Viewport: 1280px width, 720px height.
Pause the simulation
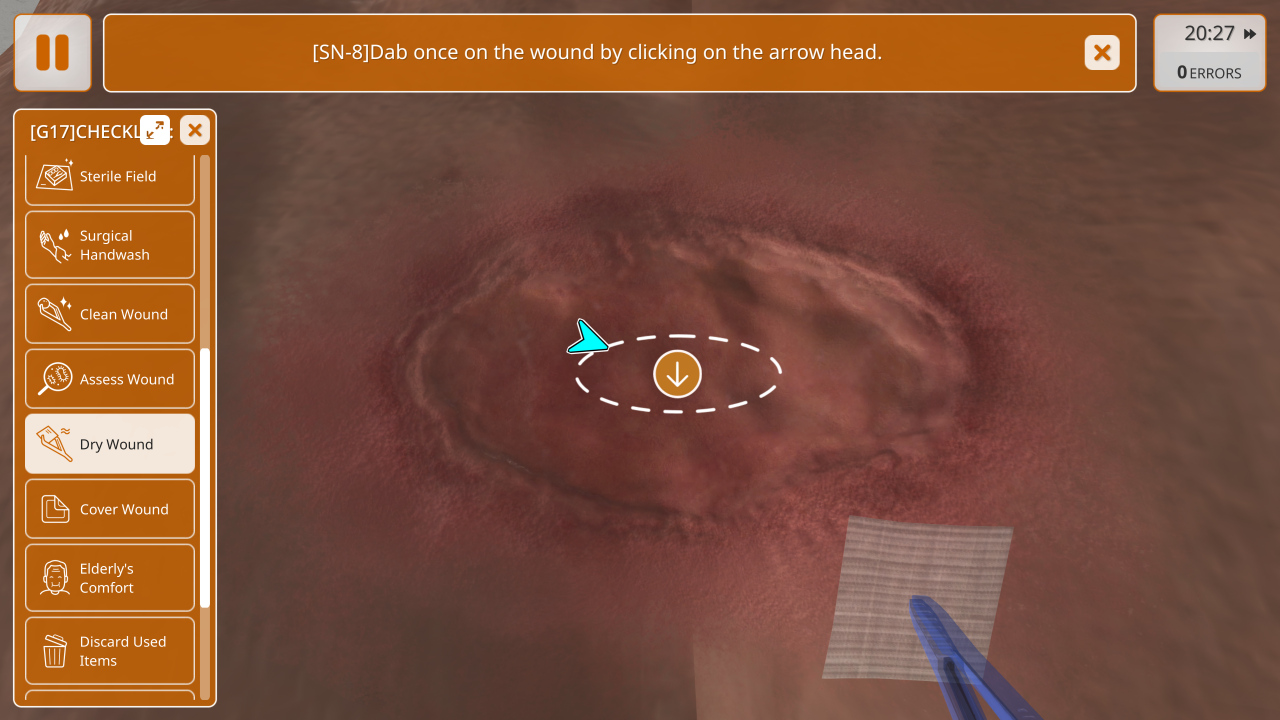(53, 53)
